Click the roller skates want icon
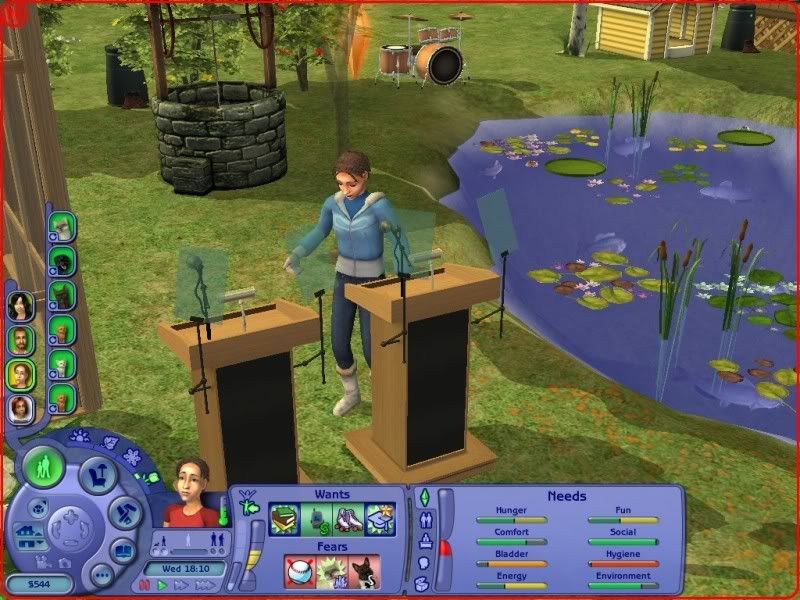 [350, 519]
